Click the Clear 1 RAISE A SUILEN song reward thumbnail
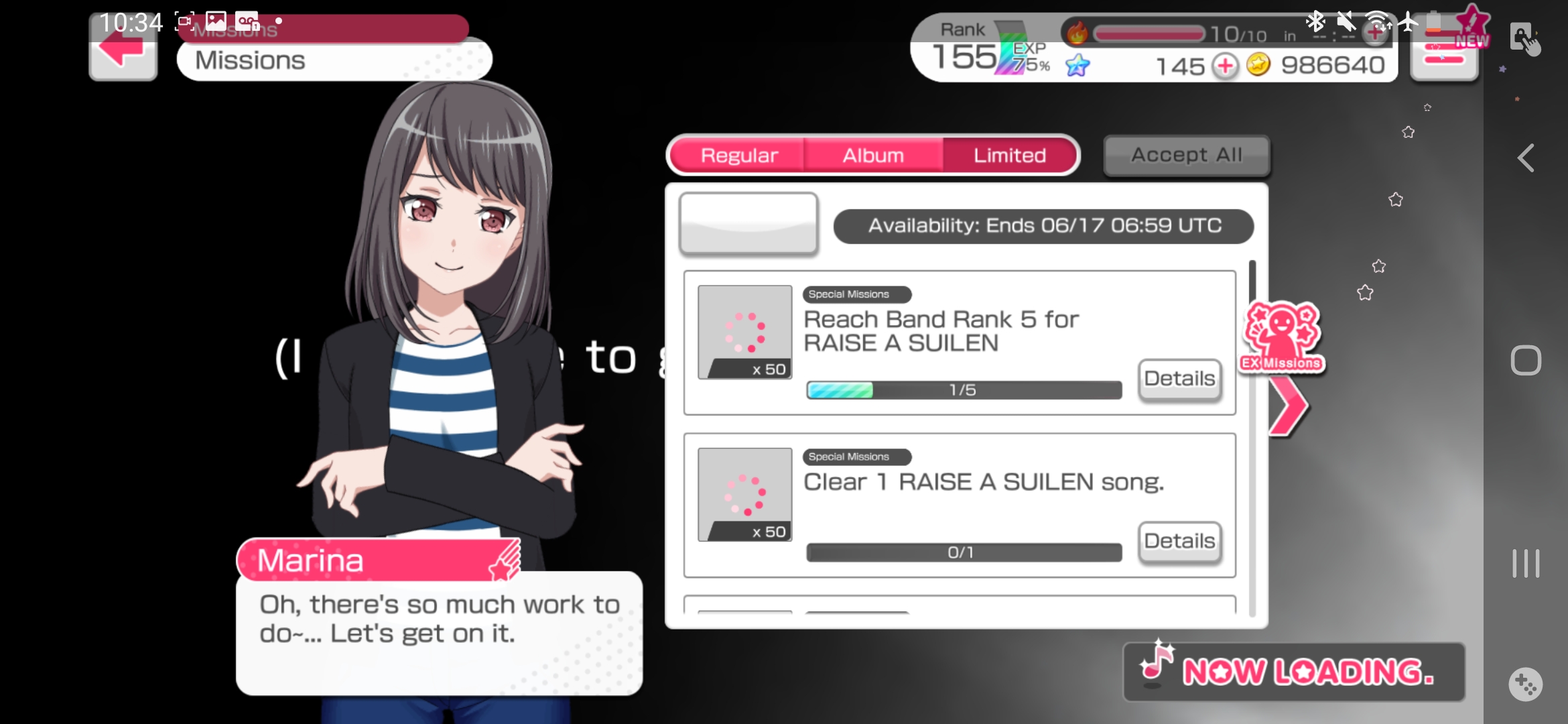 click(x=744, y=495)
